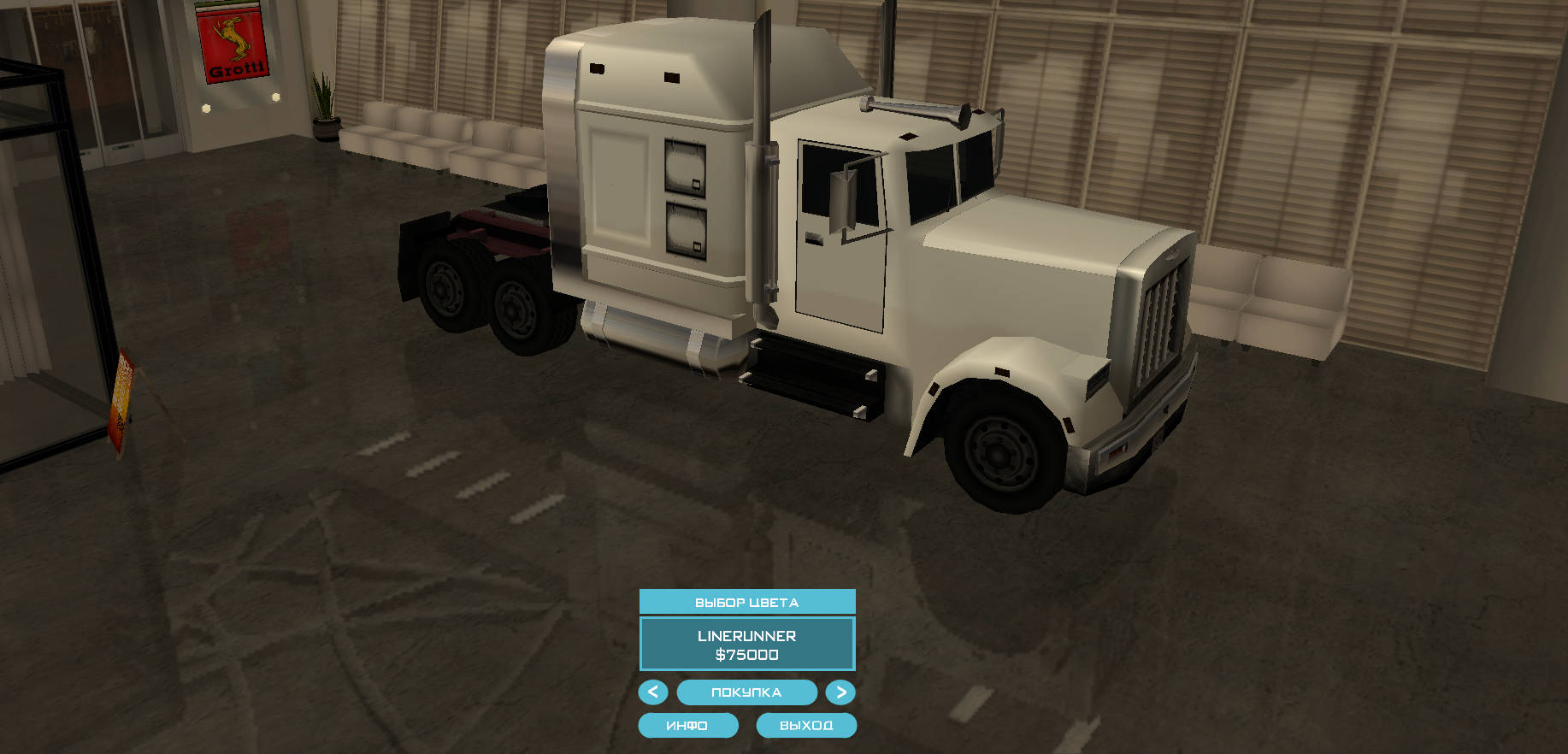Exit the dealership with ВЫХОД button
Viewport: 1568px width, 754px height.
tap(806, 726)
